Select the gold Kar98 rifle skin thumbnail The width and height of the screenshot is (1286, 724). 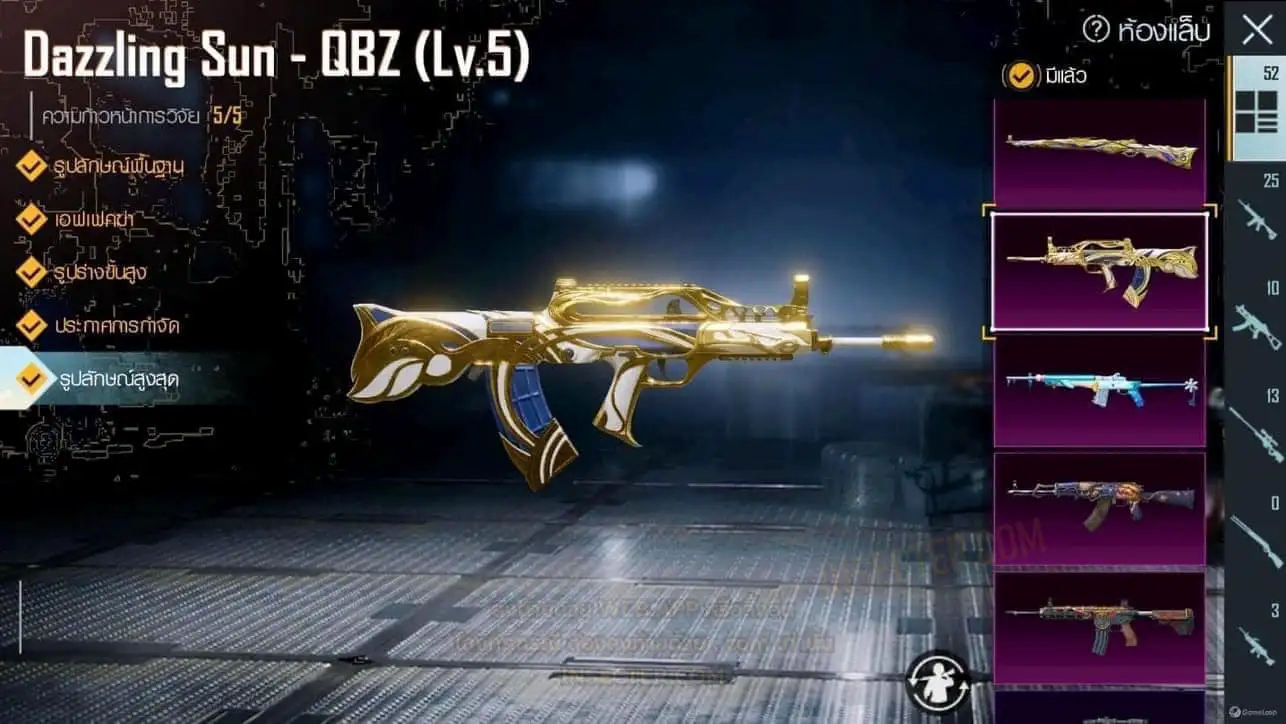(x=1099, y=153)
